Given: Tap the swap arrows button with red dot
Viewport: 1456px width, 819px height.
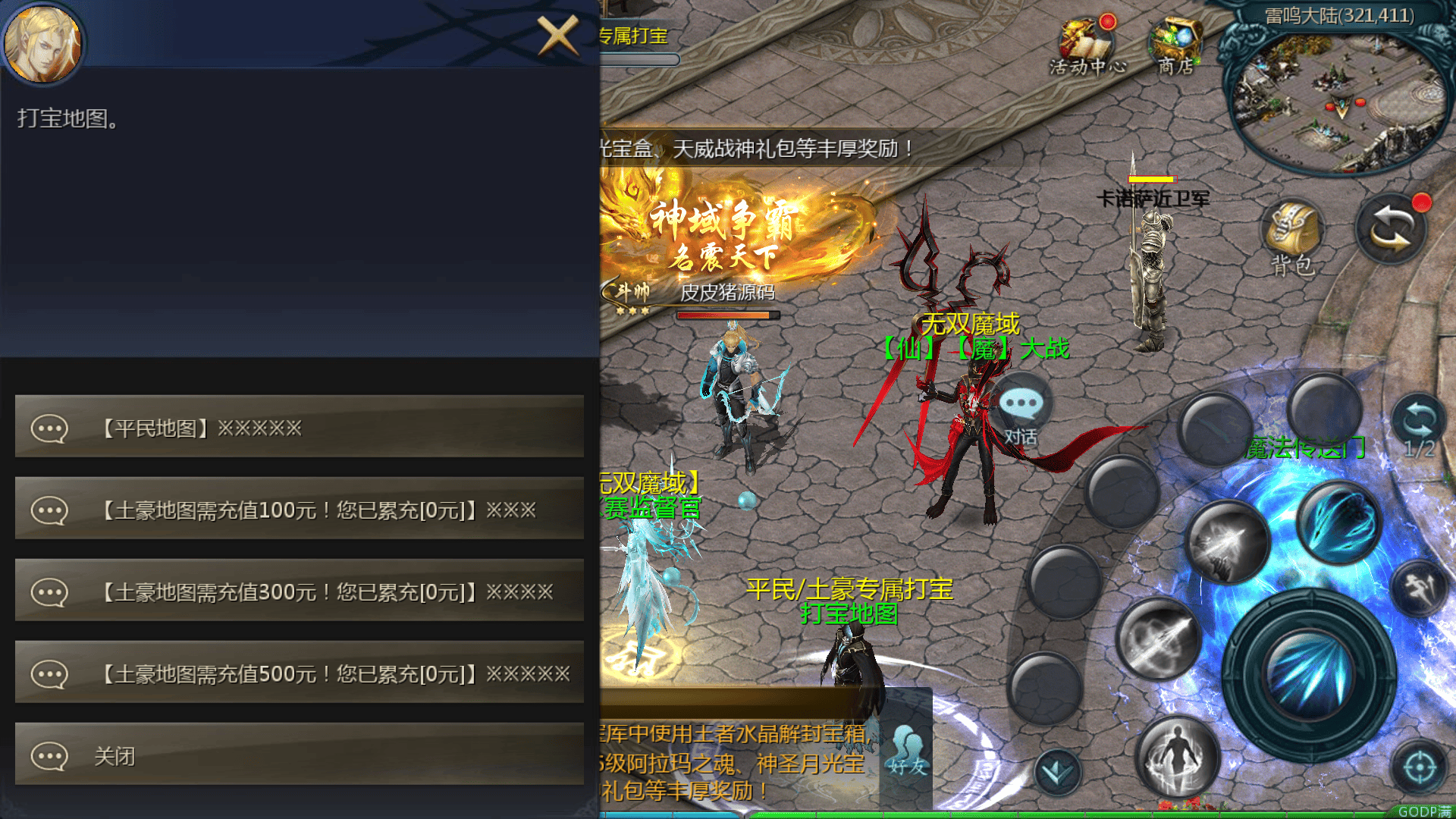Looking at the screenshot, I should (x=1392, y=229).
